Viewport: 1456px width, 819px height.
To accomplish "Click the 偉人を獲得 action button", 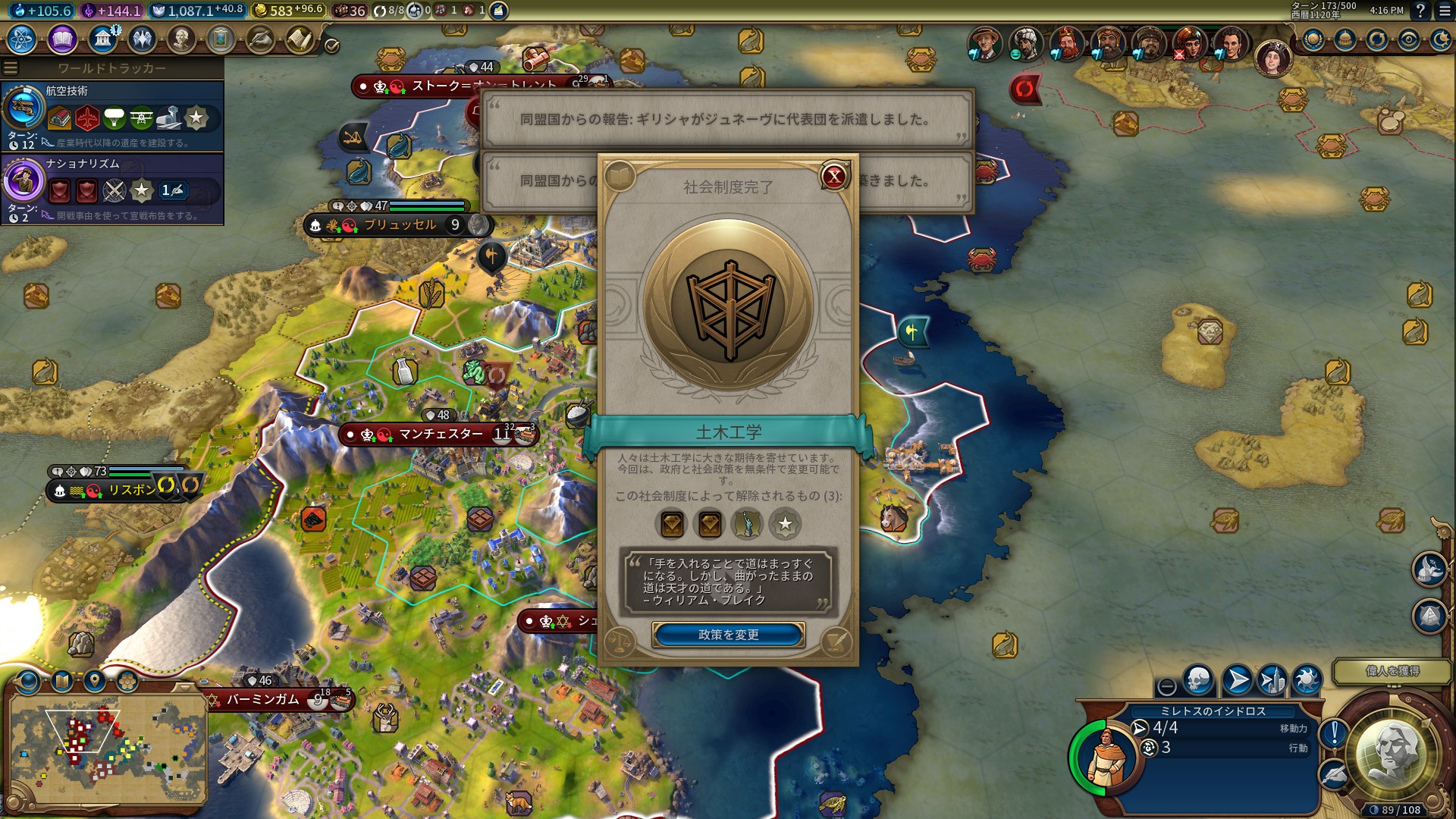I will coord(1392,671).
